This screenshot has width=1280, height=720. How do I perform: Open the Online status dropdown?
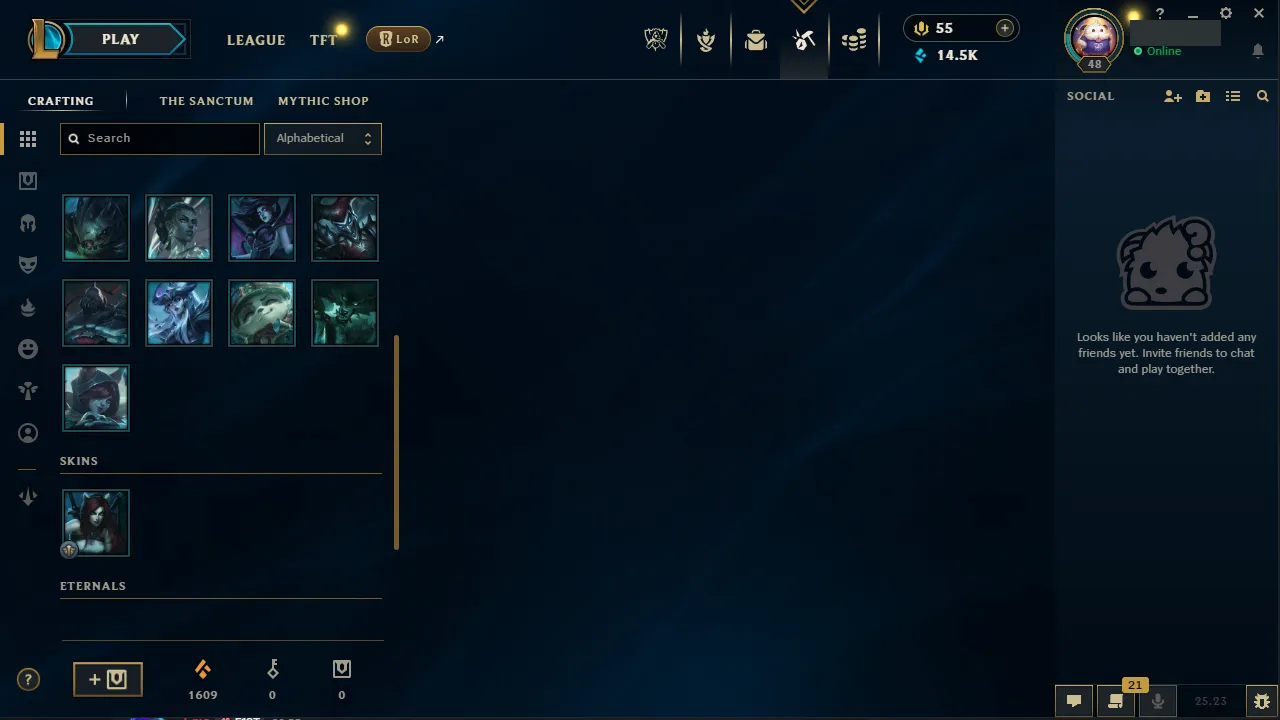1160,51
